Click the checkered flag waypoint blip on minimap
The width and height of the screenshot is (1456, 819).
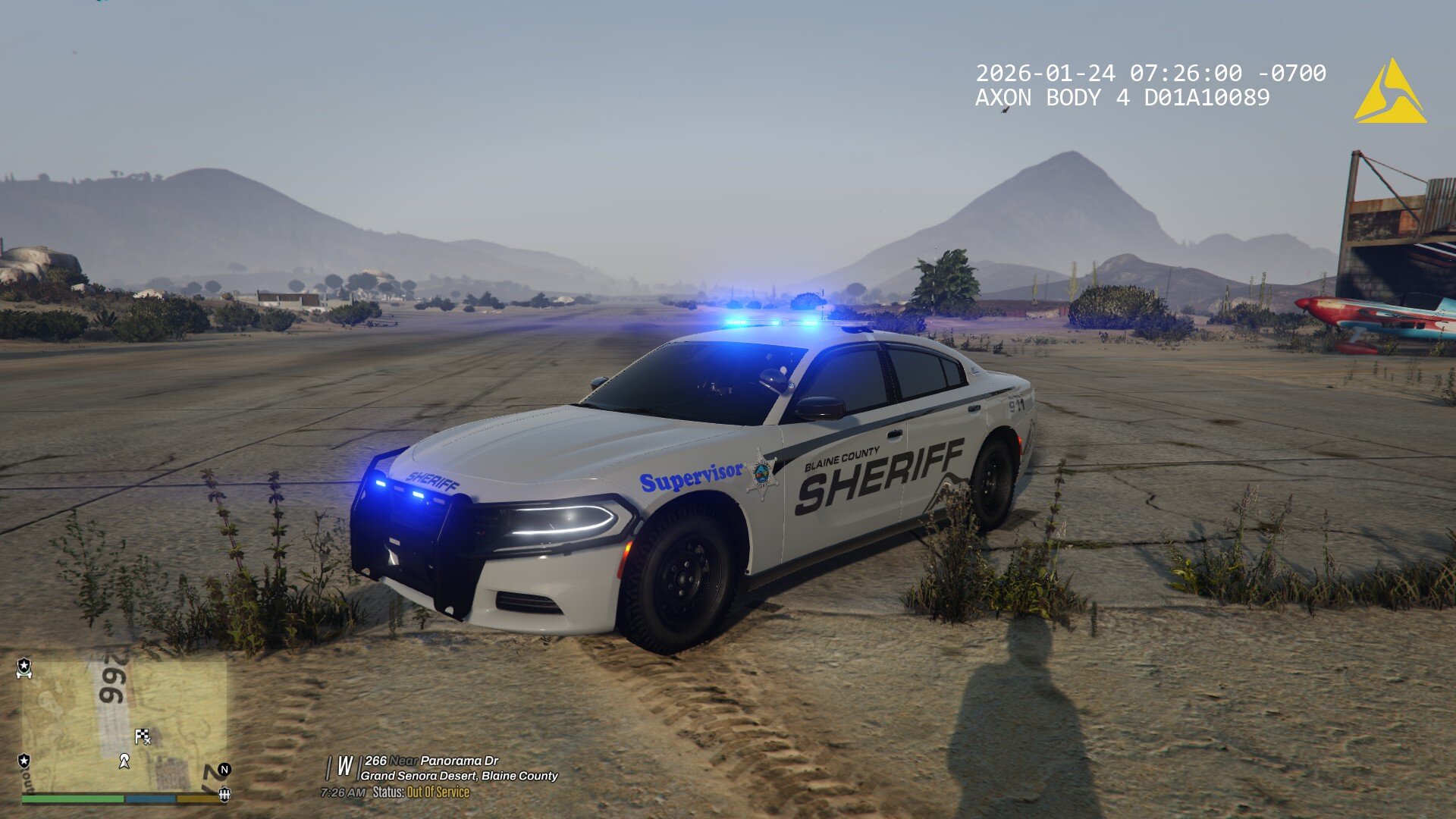(143, 736)
